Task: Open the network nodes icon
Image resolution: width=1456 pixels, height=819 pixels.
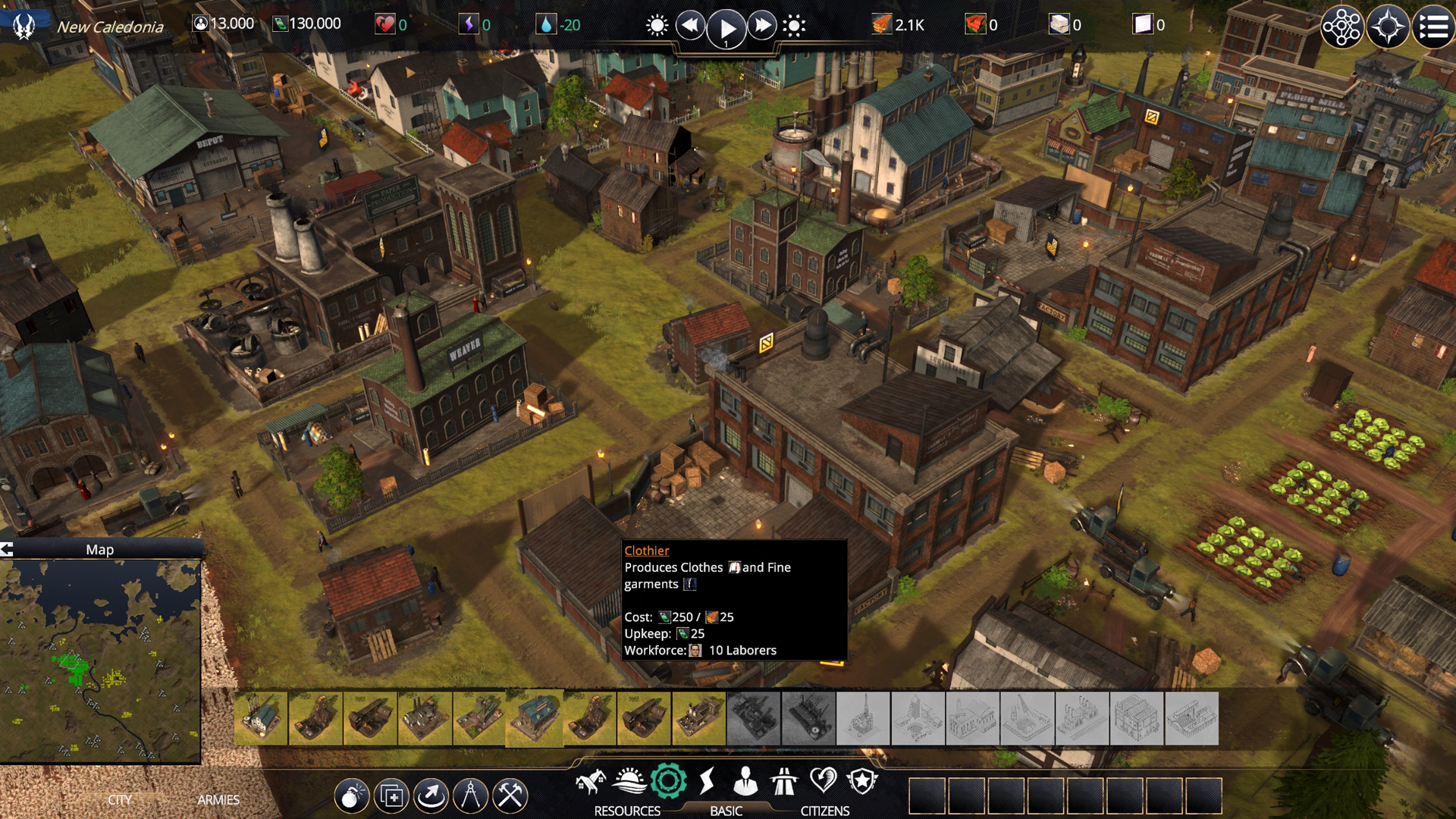Action: pyautogui.click(x=1341, y=28)
